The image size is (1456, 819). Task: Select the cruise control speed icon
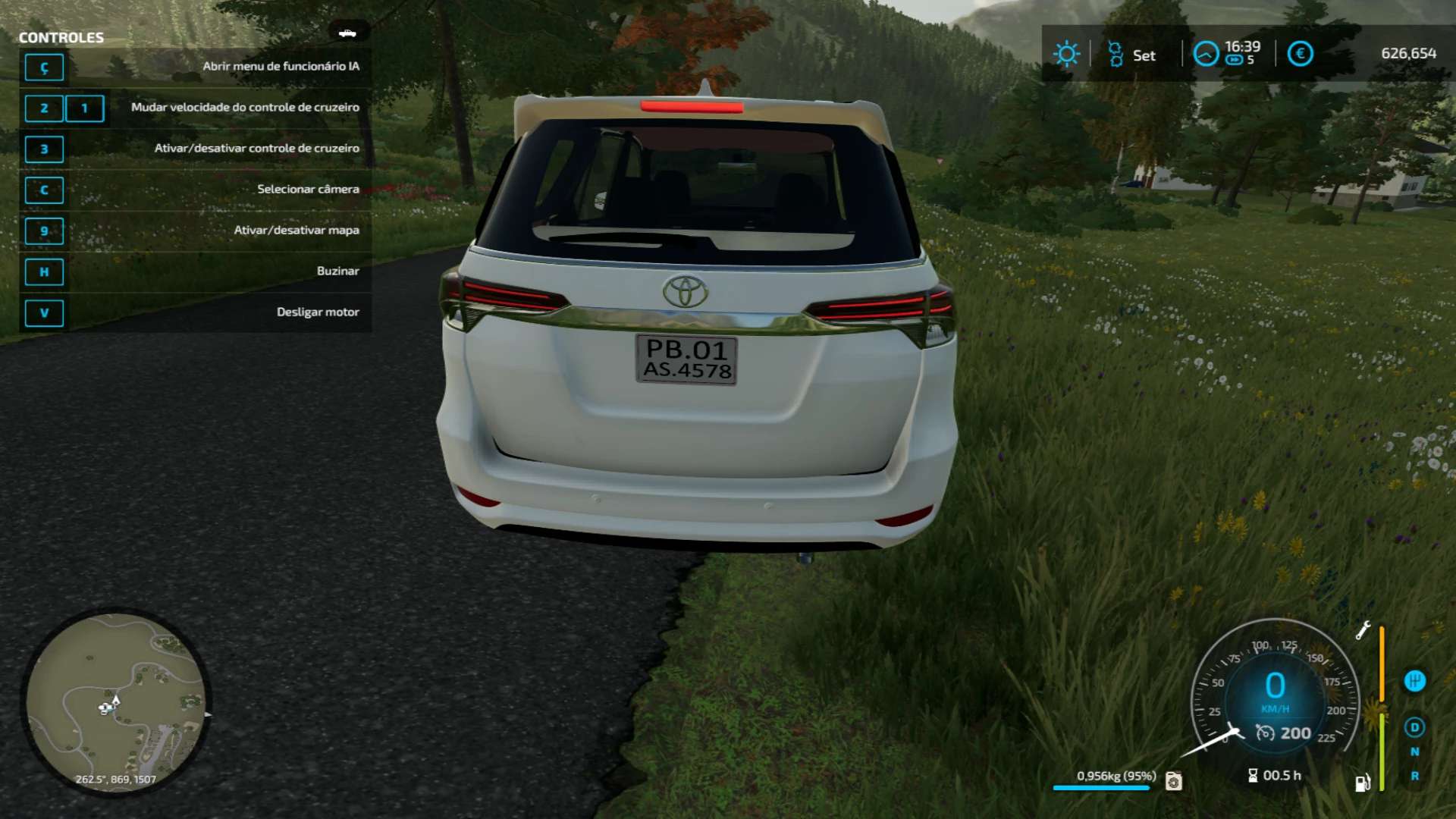(x=1265, y=733)
